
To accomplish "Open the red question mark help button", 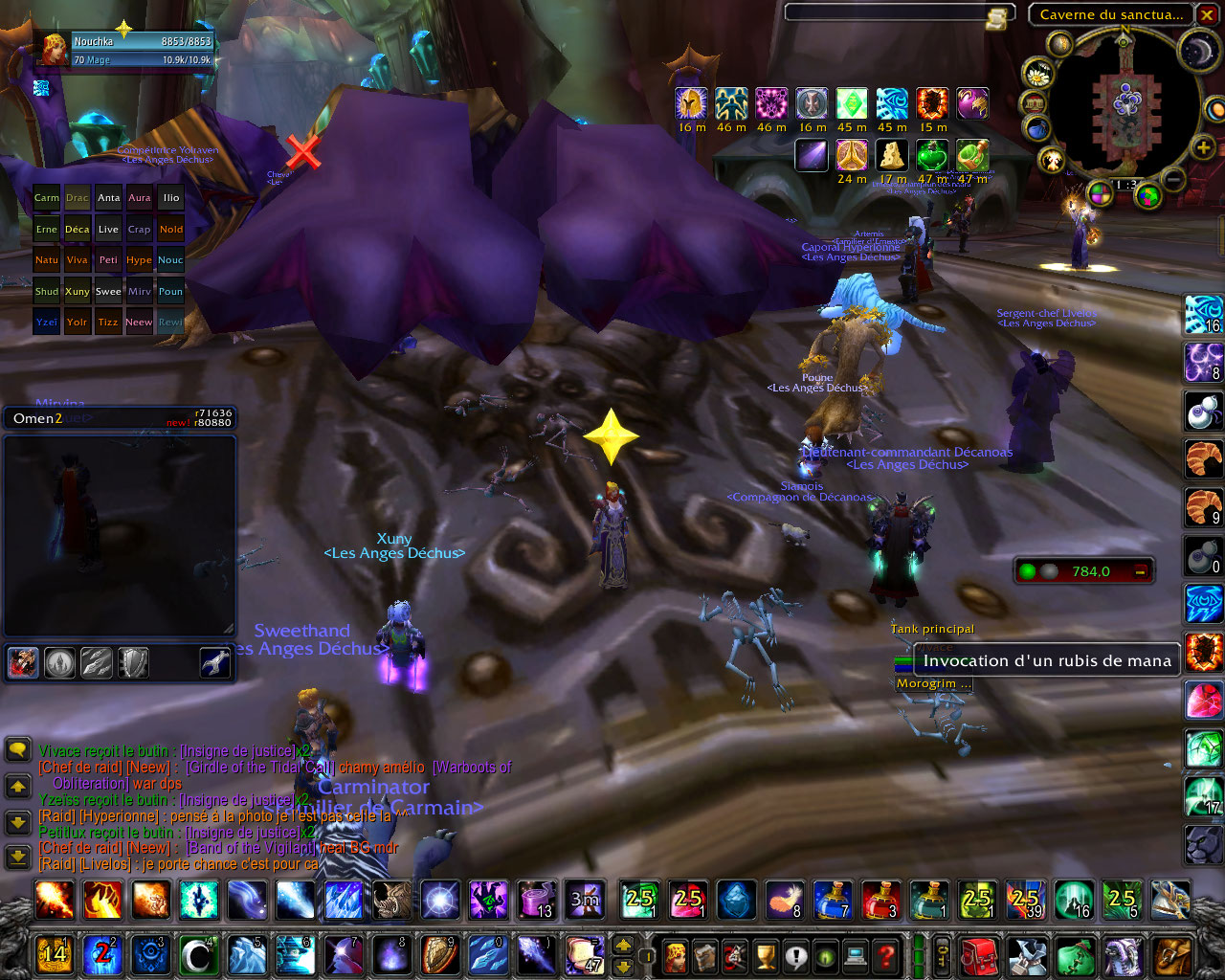I will 886,954.
